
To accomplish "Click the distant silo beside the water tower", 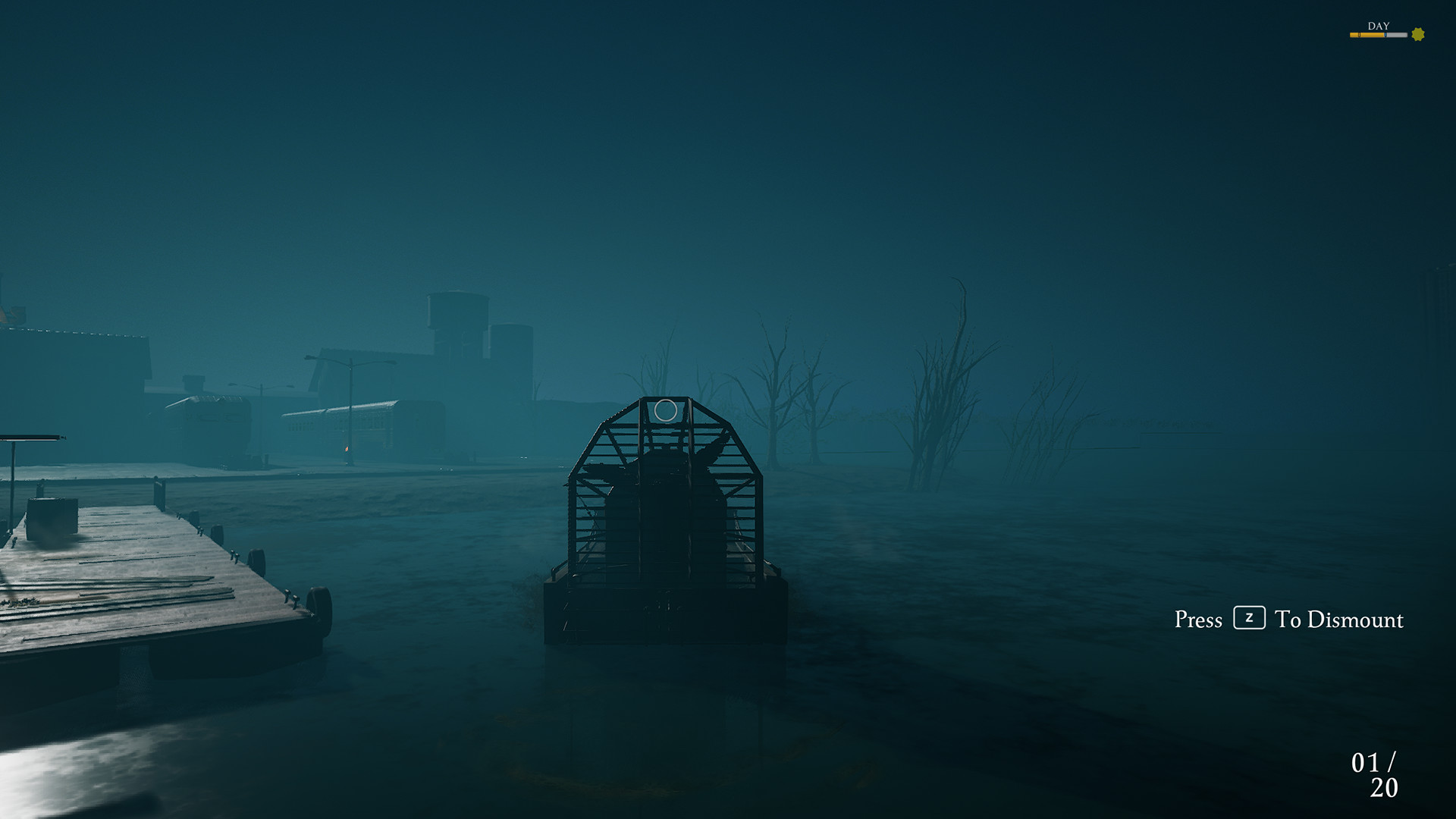I will [x=514, y=341].
